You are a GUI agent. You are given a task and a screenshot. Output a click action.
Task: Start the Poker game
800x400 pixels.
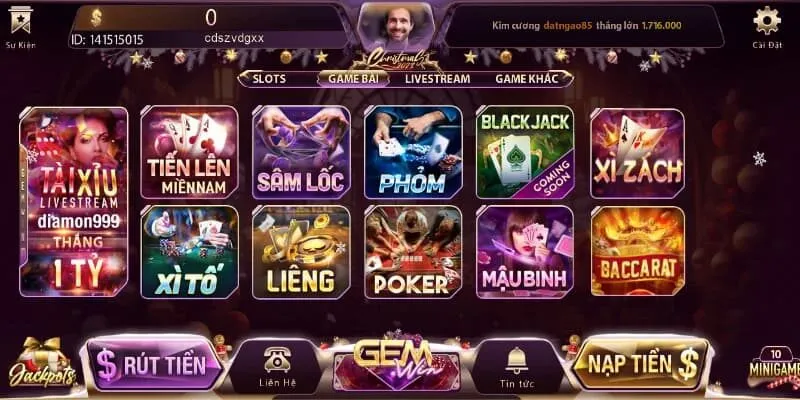pyautogui.click(x=413, y=252)
